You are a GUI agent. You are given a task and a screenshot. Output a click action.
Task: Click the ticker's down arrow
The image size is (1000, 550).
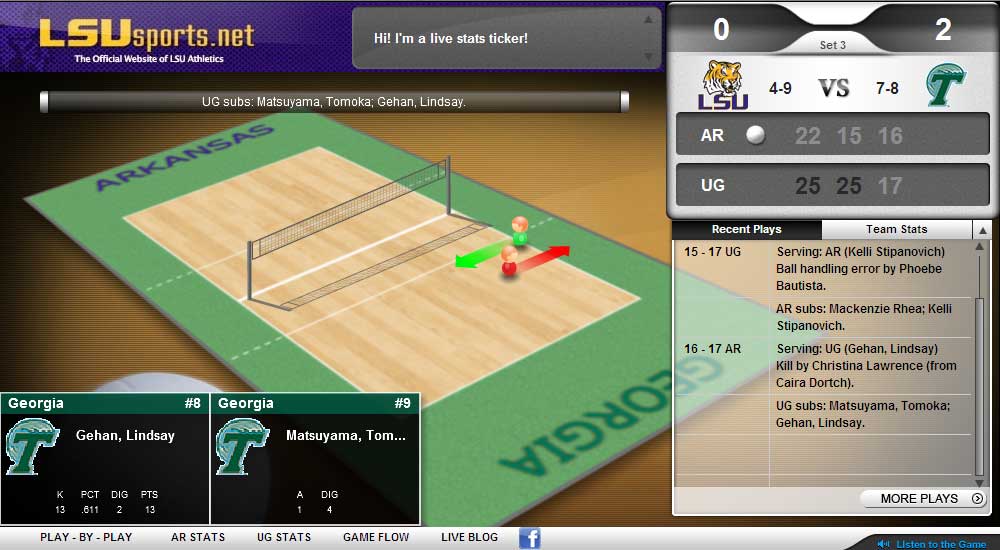tap(648, 57)
